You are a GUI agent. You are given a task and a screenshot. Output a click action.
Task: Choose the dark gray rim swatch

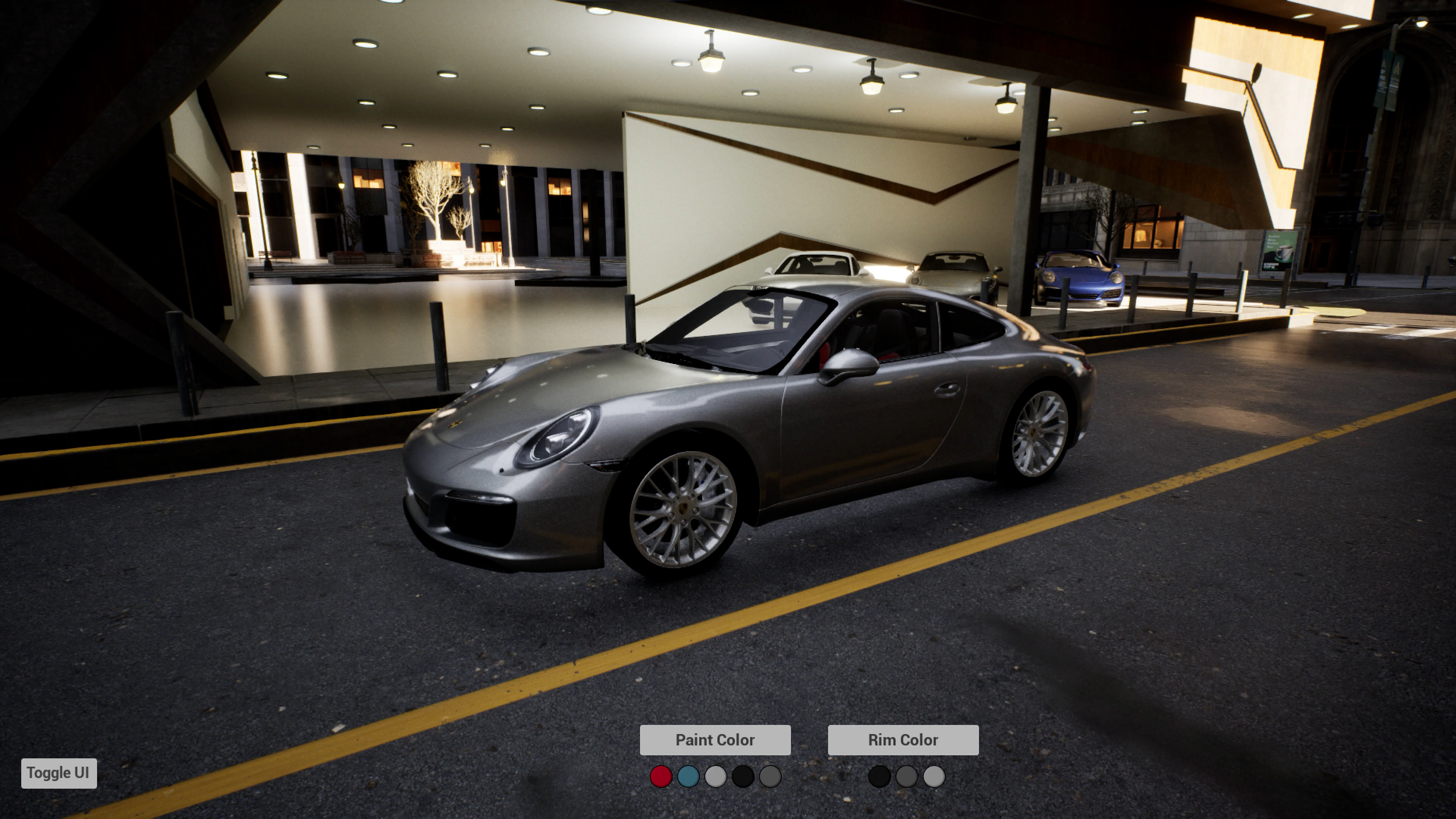click(906, 777)
